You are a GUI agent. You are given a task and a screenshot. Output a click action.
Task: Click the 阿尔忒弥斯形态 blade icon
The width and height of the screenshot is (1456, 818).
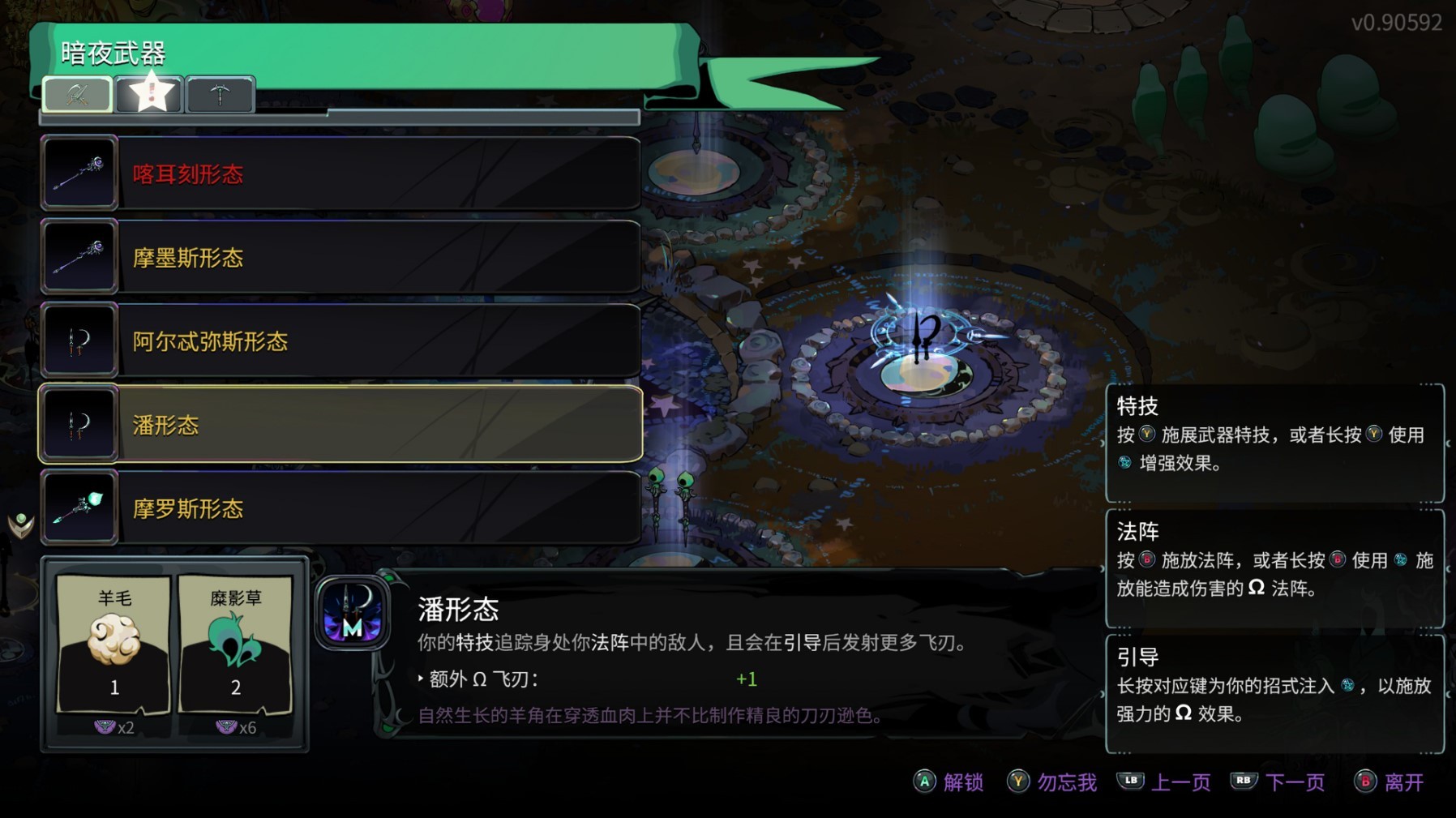click(x=79, y=340)
